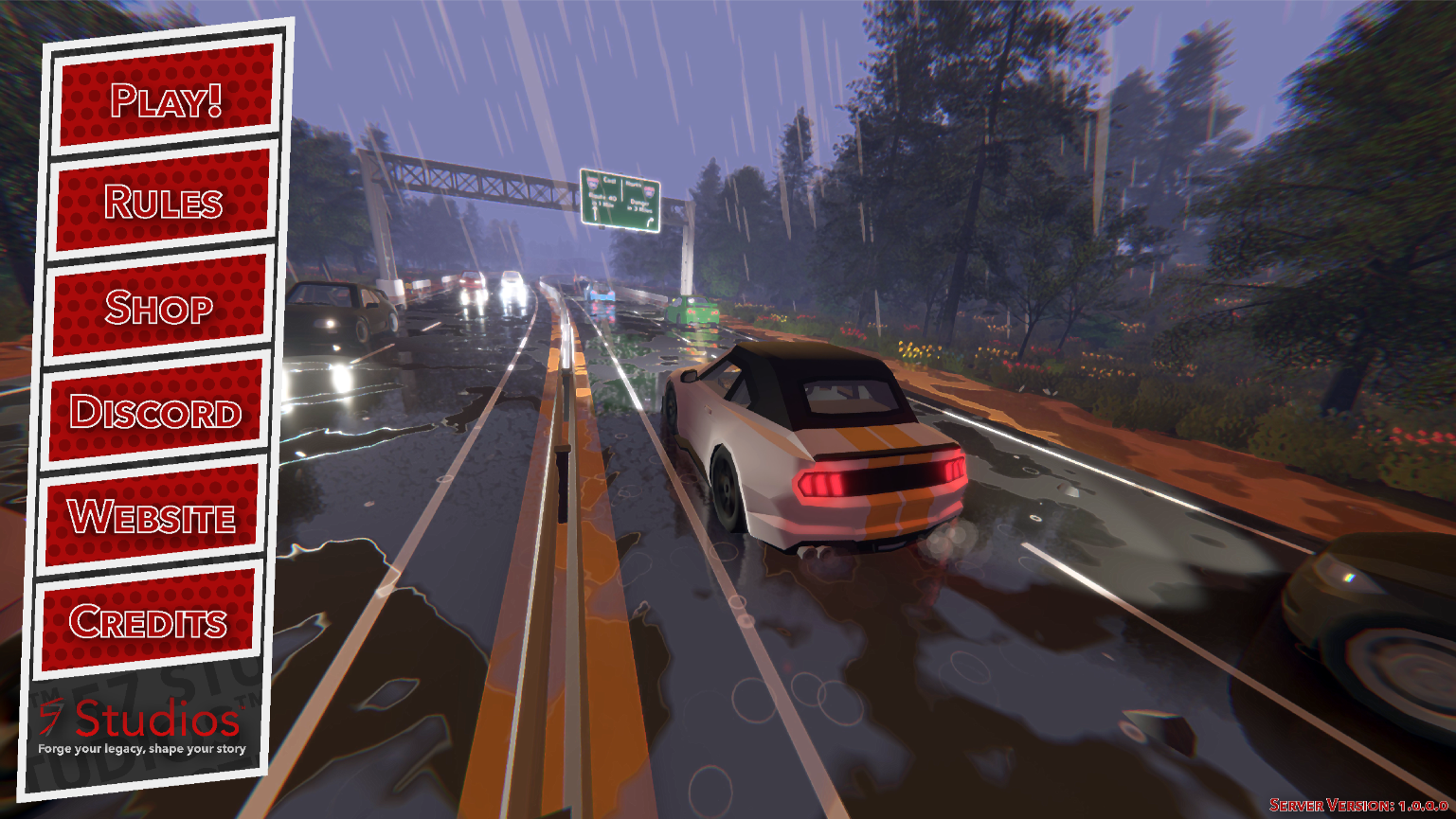Click the Play! button

(167, 97)
